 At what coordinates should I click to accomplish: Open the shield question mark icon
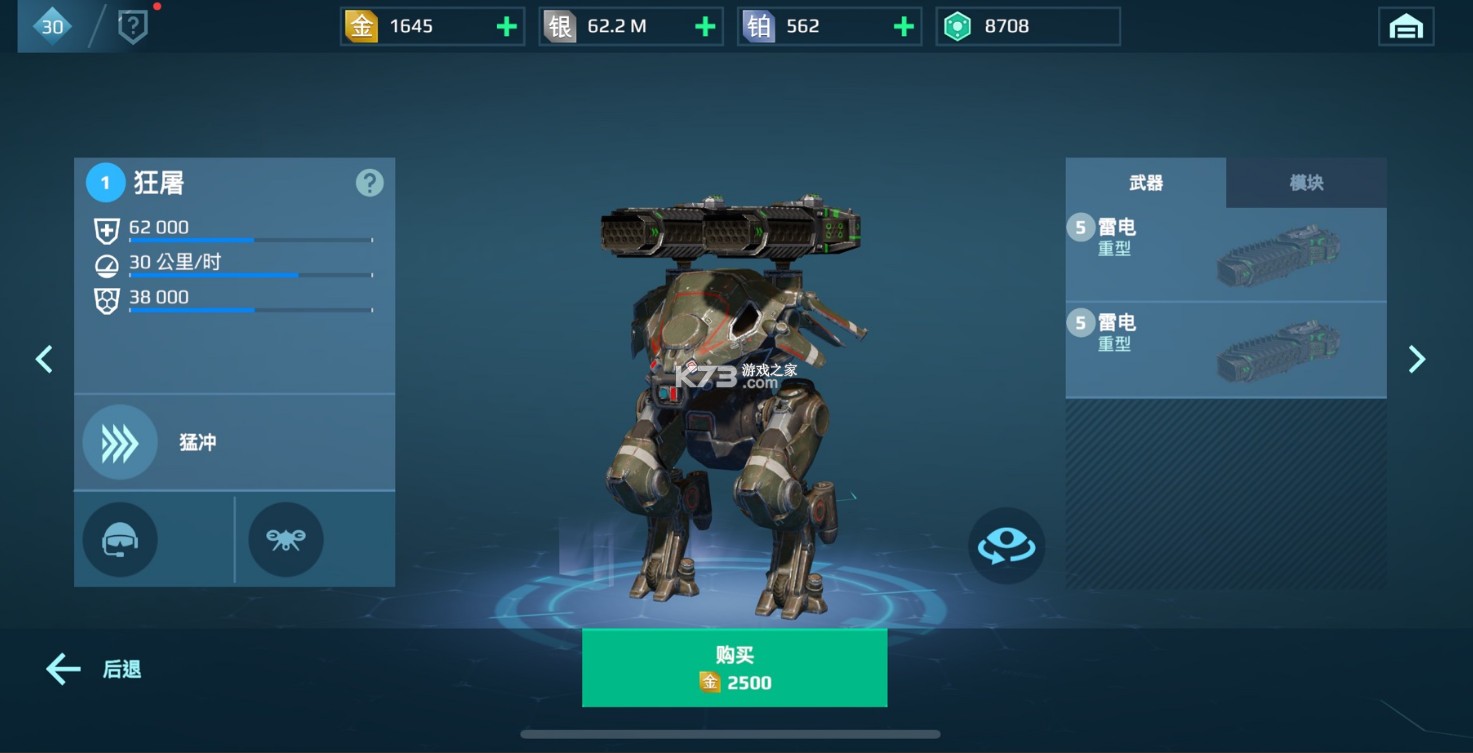coord(133,27)
